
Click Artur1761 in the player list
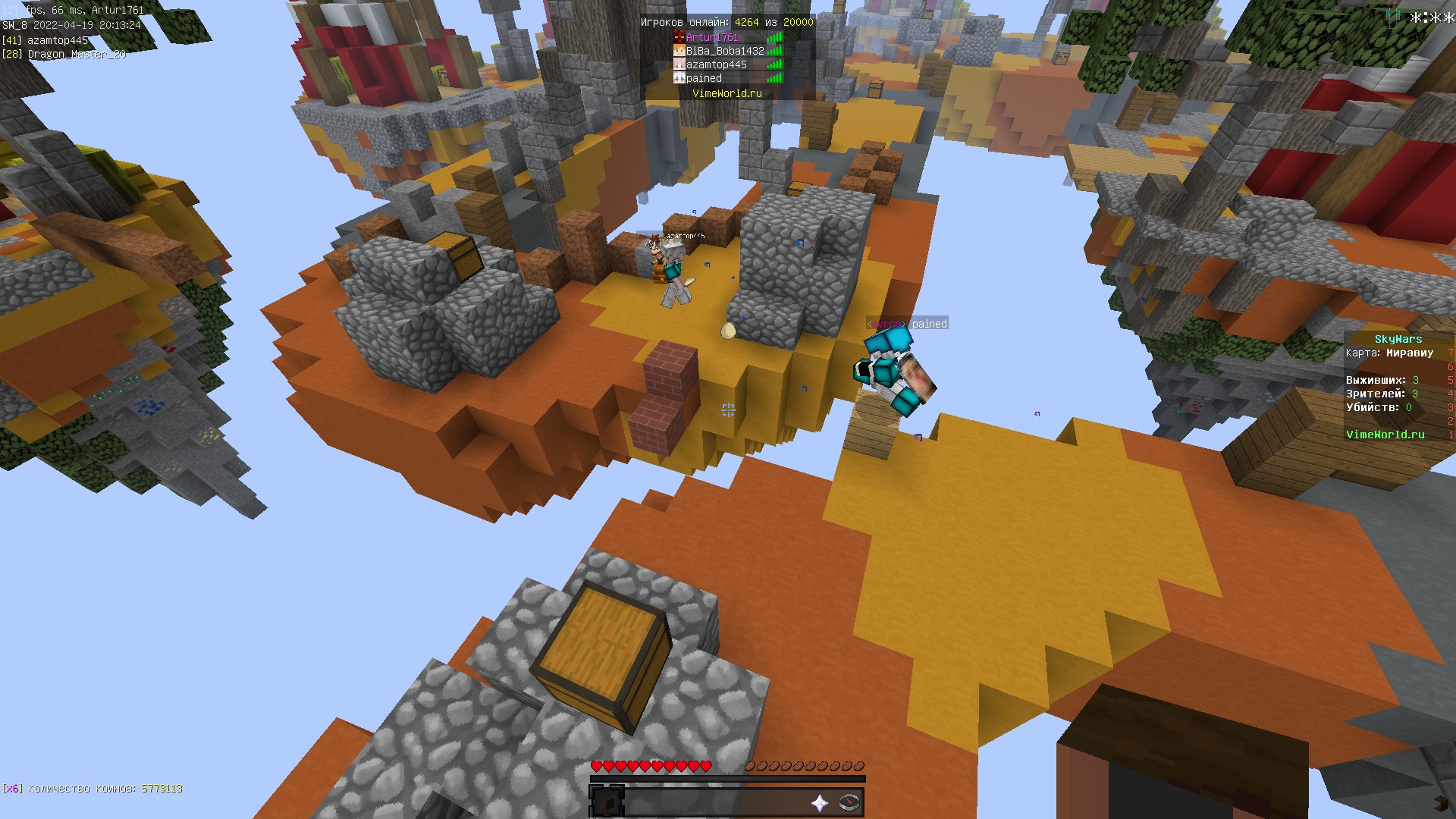click(x=711, y=37)
